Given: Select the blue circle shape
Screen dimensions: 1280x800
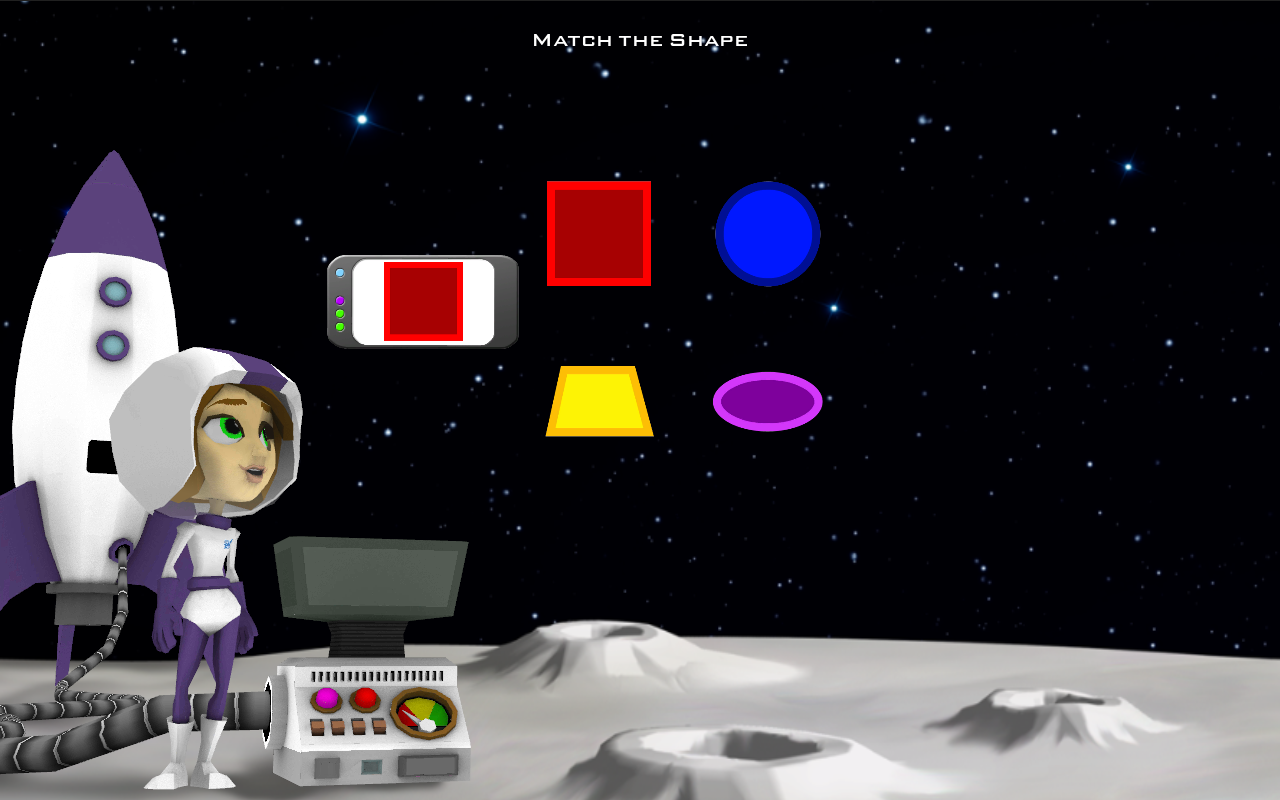Looking at the screenshot, I should pos(767,232).
